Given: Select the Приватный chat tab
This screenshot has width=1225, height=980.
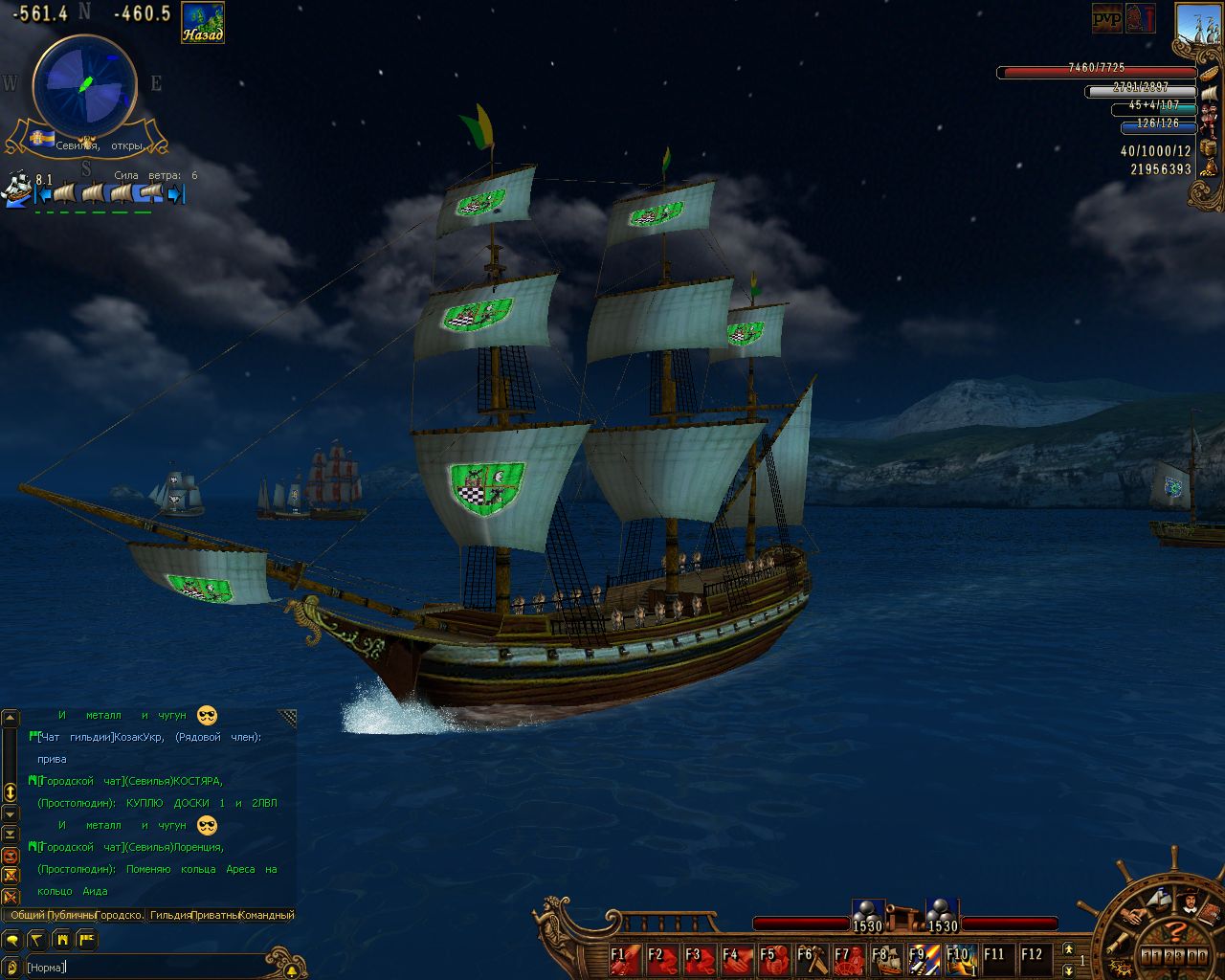Looking at the screenshot, I should coord(214,915).
